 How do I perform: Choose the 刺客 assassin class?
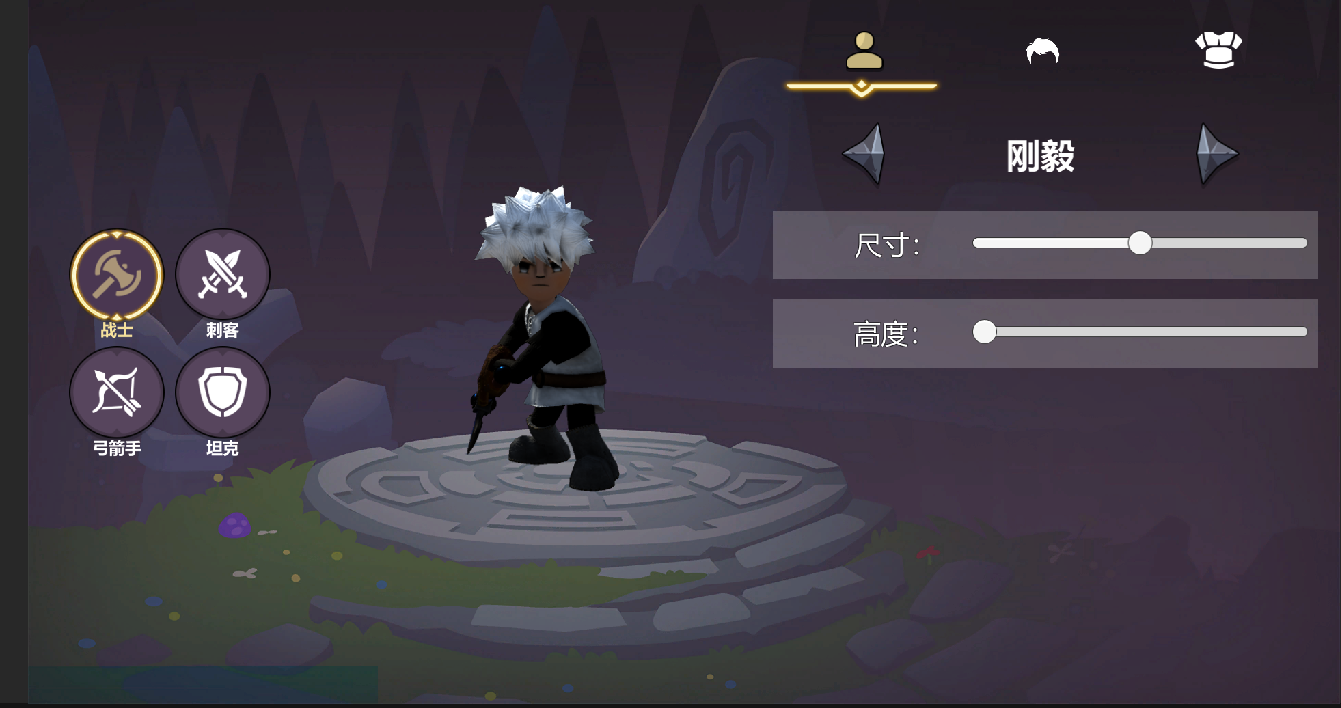[x=222, y=275]
